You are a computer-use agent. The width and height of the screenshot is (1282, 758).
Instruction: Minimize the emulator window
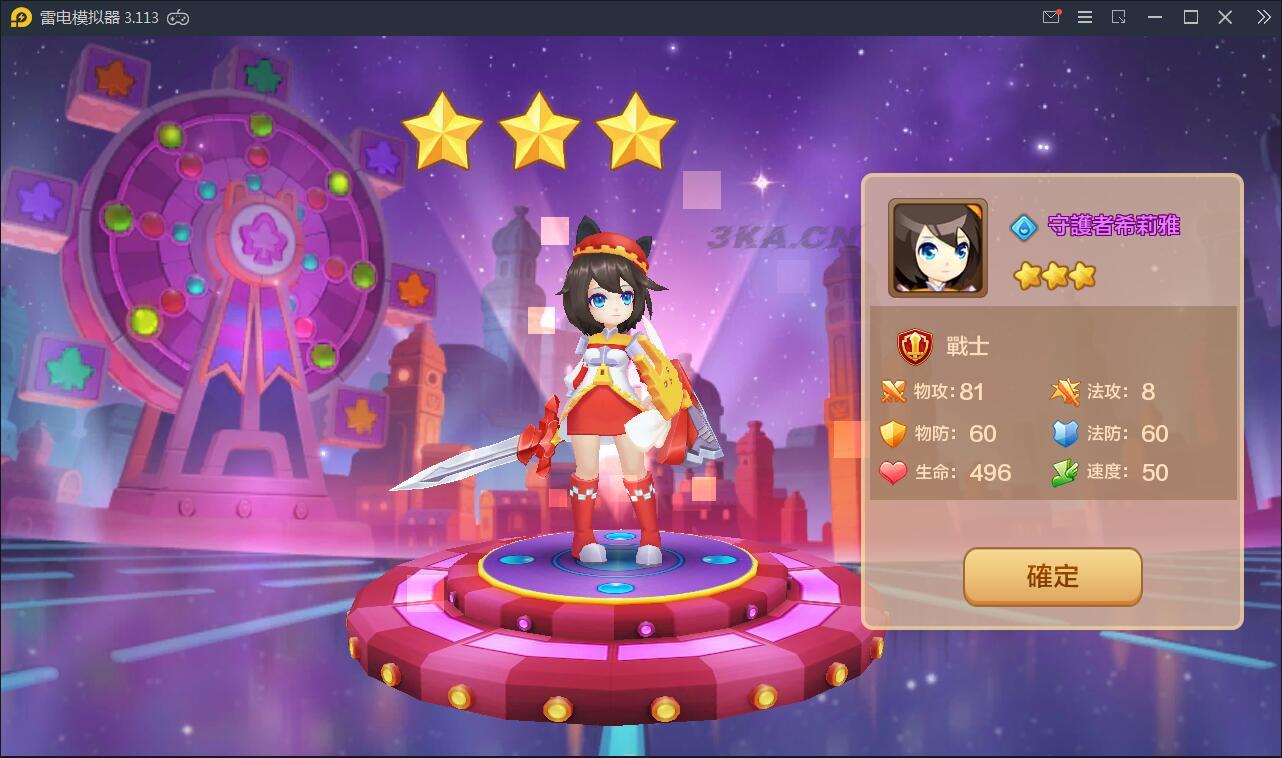click(1156, 17)
